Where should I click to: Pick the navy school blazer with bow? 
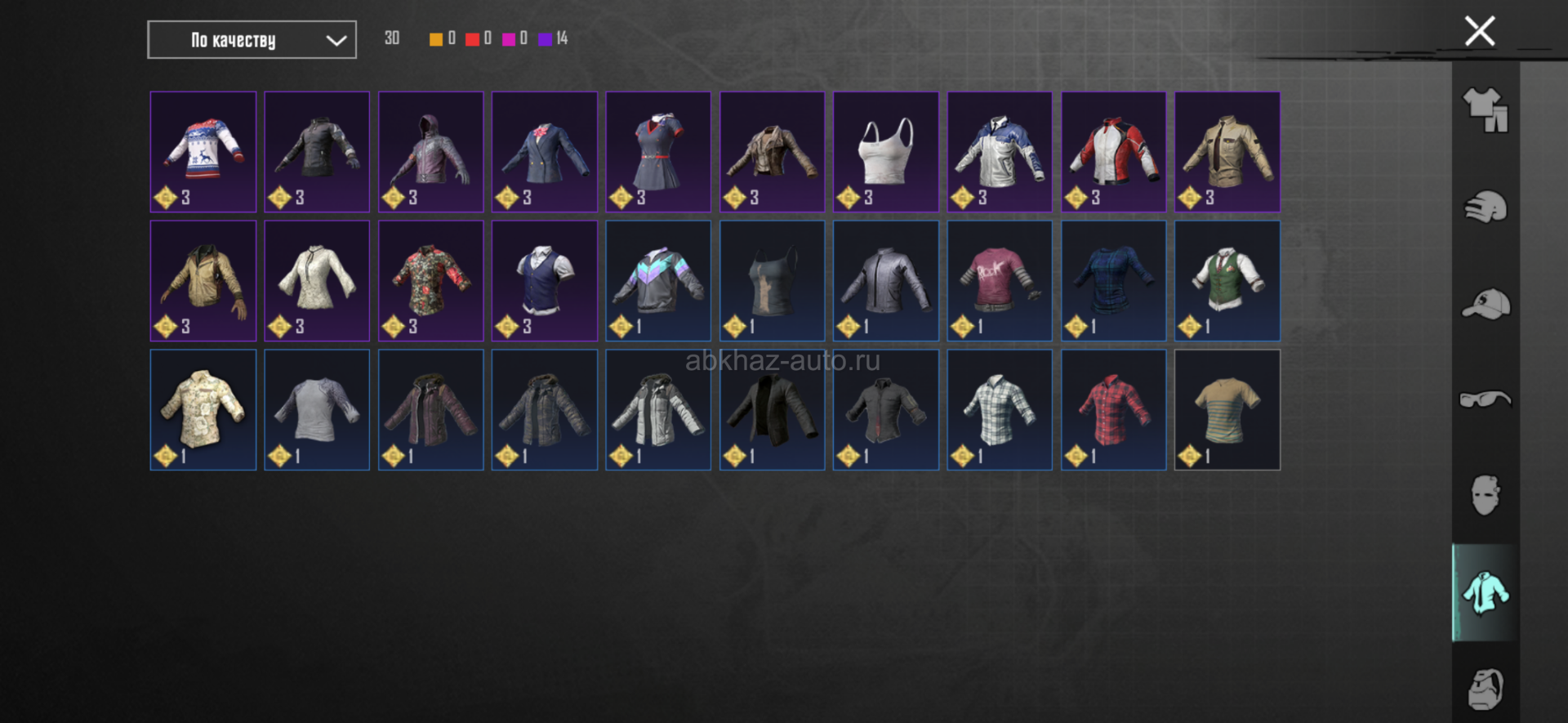click(545, 152)
